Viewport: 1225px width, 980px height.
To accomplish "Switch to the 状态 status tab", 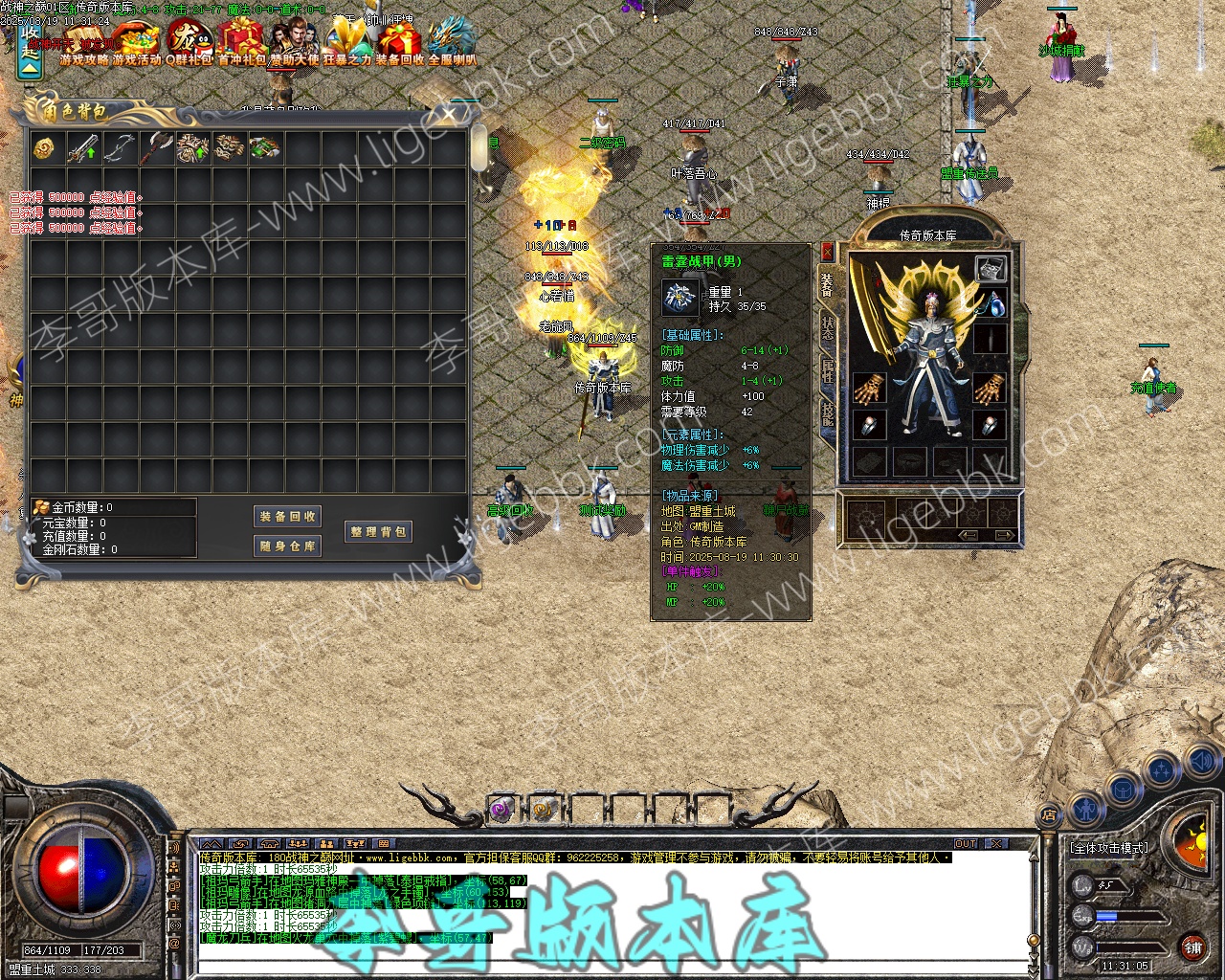I will coord(828,328).
